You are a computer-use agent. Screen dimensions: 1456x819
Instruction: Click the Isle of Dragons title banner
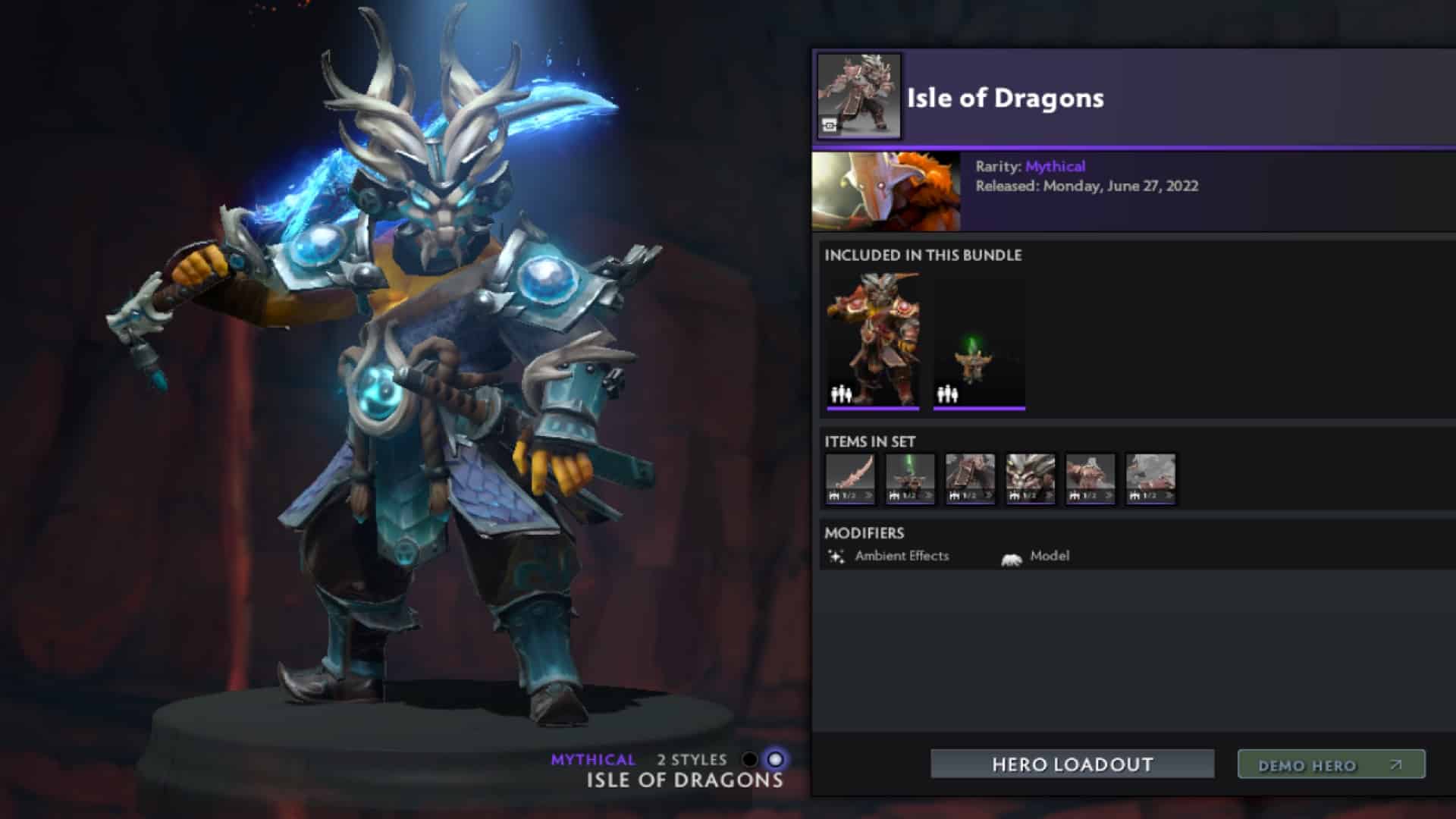click(1004, 97)
